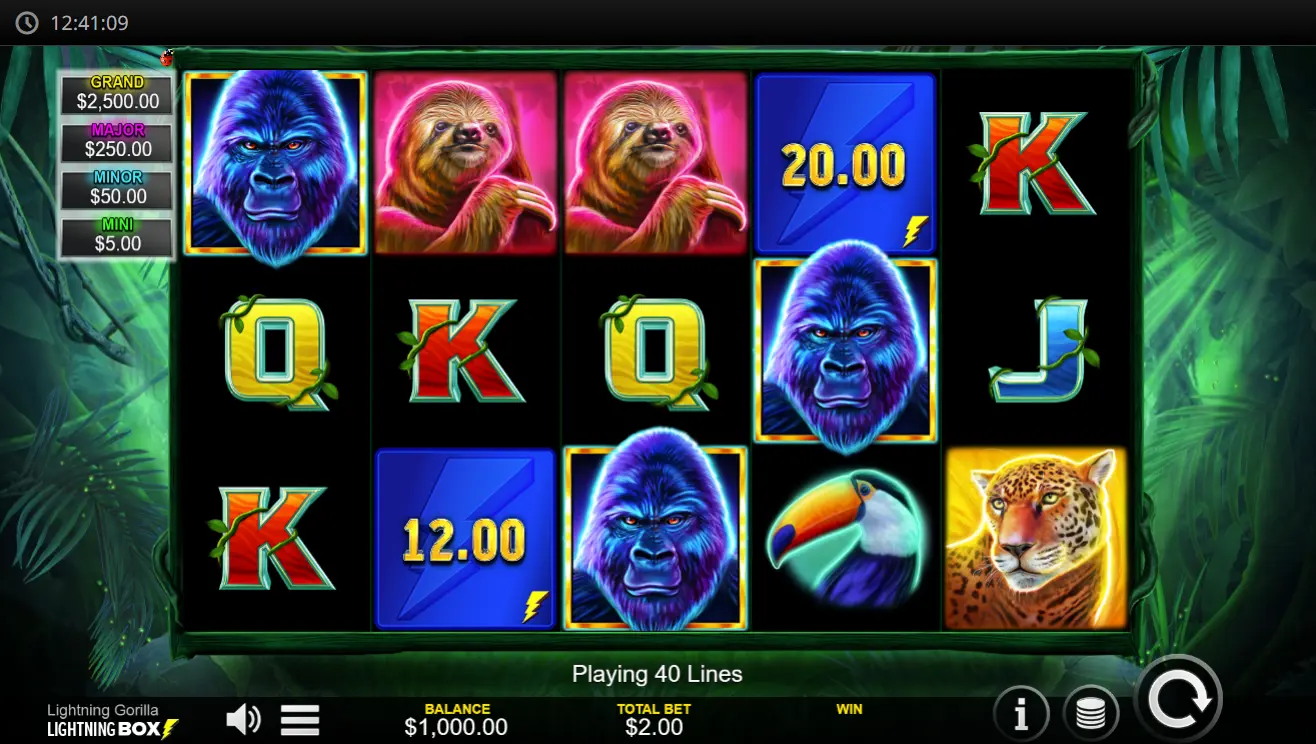Mute the game sound

click(x=243, y=718)
